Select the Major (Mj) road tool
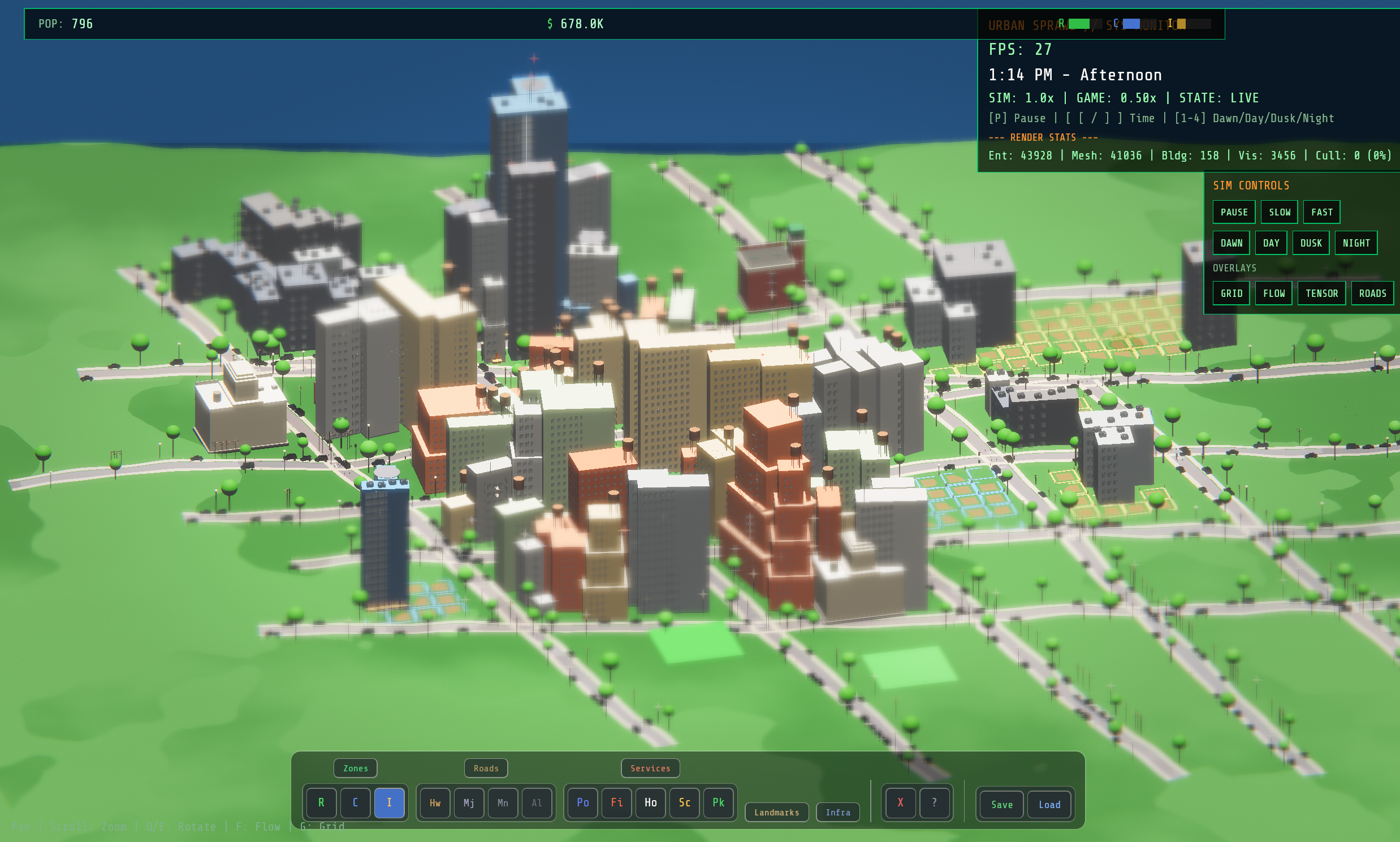Image resolution: width=1400 pixels, height=842 pixels. [x=469, y=803]
